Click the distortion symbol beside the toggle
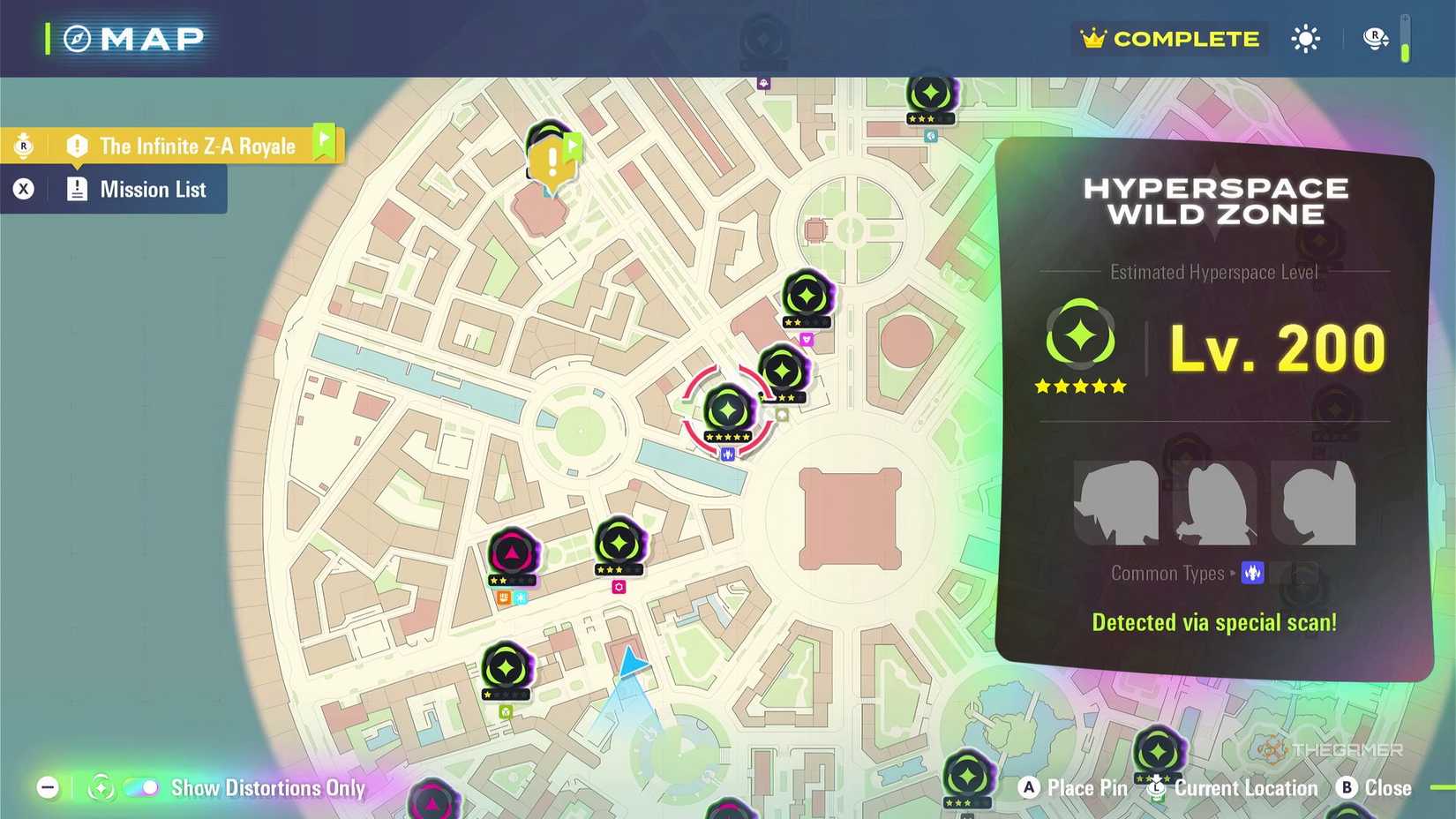The height and width of the screenshot is (819, 1456). click(x=101, y=786)
